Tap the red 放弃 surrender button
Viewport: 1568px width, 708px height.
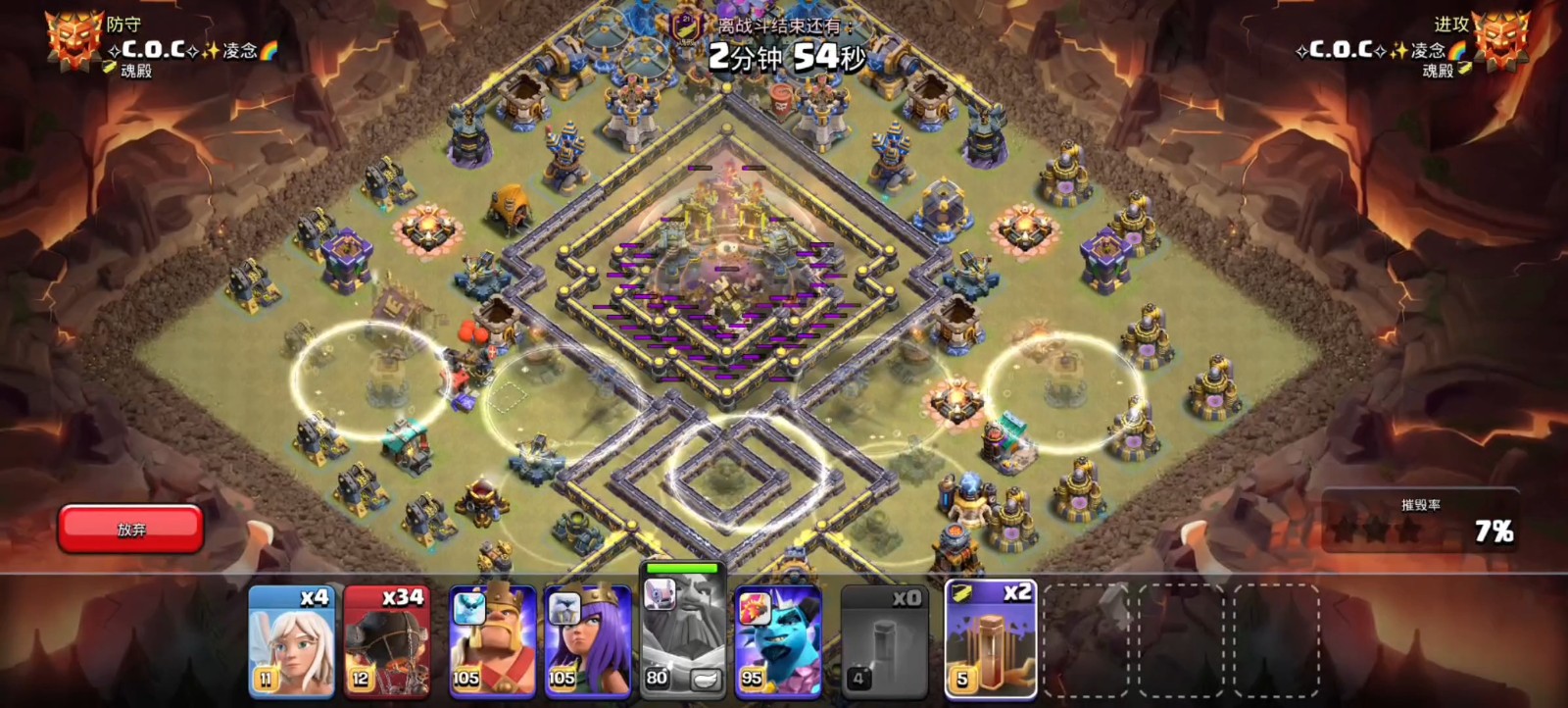click(x=130, y=530)
